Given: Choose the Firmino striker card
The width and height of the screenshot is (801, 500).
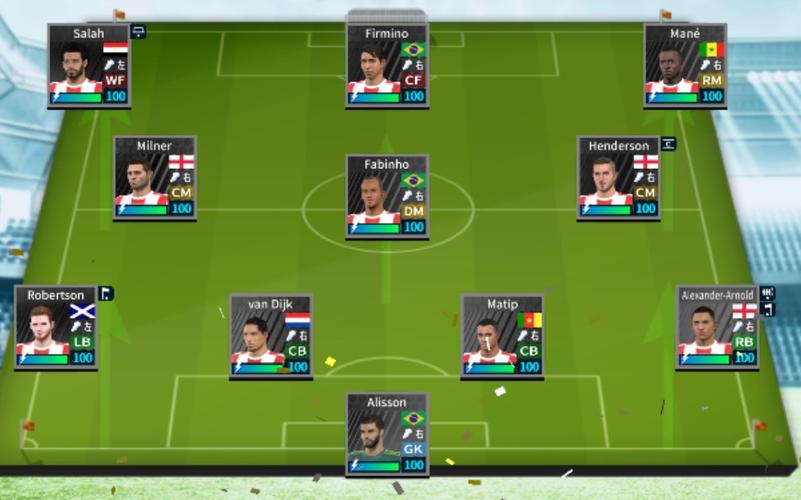Looking at the screenshot, I should coord(387,66).
